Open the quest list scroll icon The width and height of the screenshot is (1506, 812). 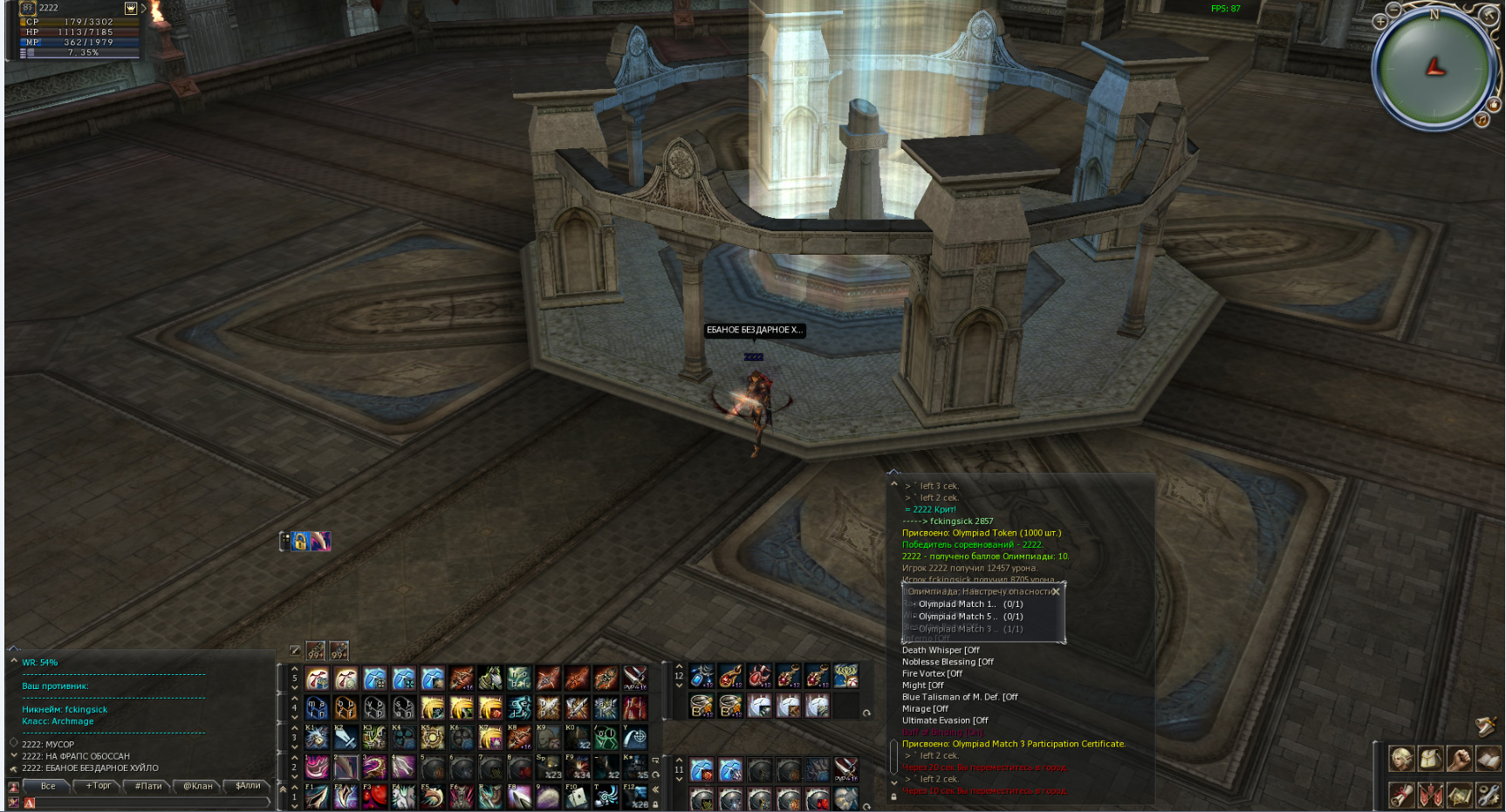click(1402, 795)
